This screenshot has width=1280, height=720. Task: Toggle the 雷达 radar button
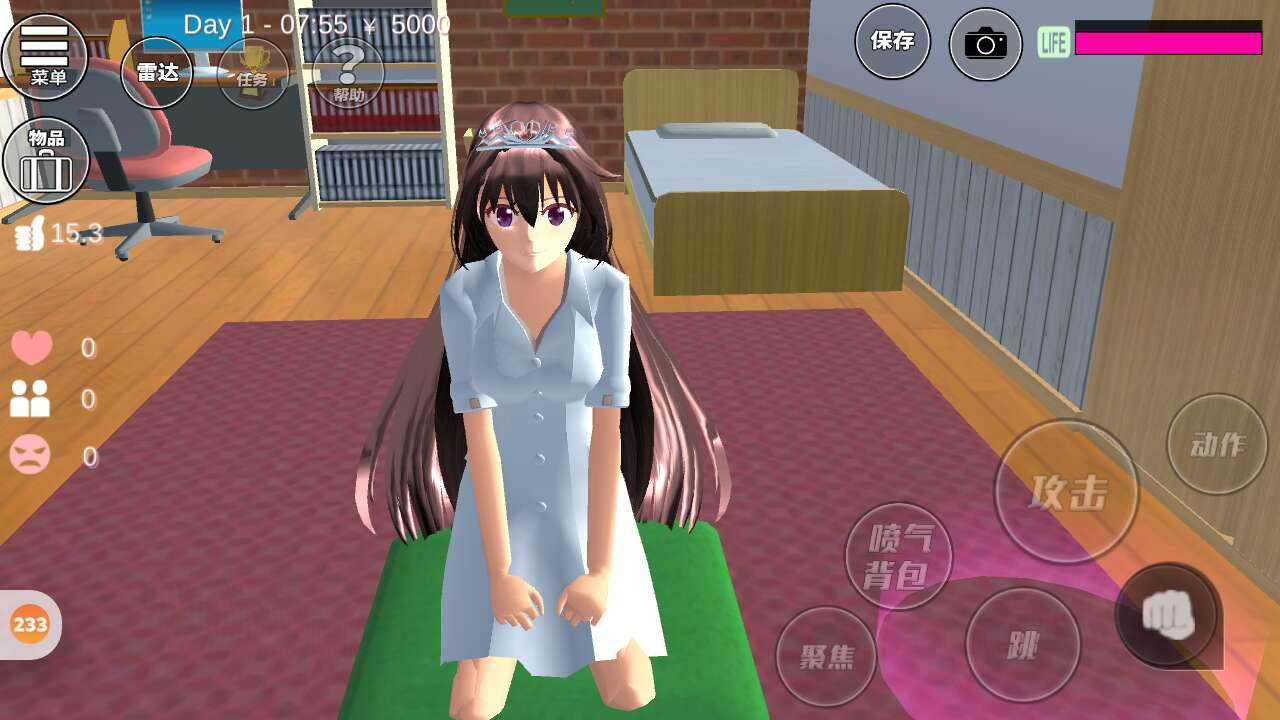click(x=156, y=72)
